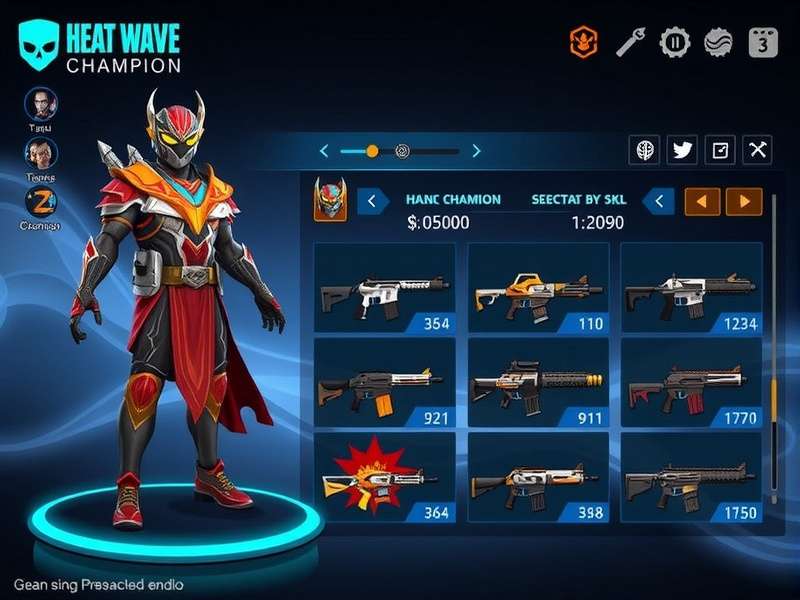Select the champion helmet portrait icon

tap(330, 199)
